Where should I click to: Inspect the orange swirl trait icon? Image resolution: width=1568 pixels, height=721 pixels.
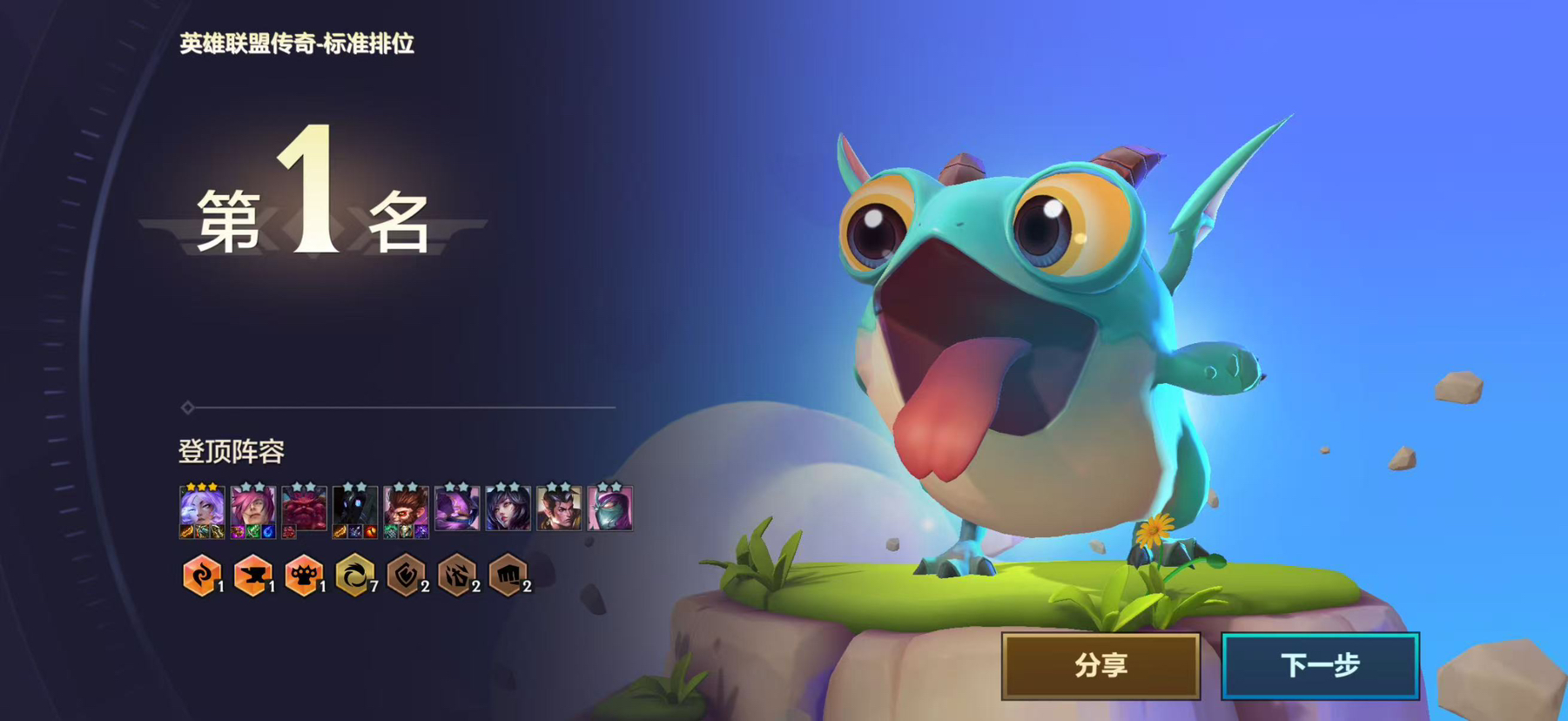(x=201, y=576)
